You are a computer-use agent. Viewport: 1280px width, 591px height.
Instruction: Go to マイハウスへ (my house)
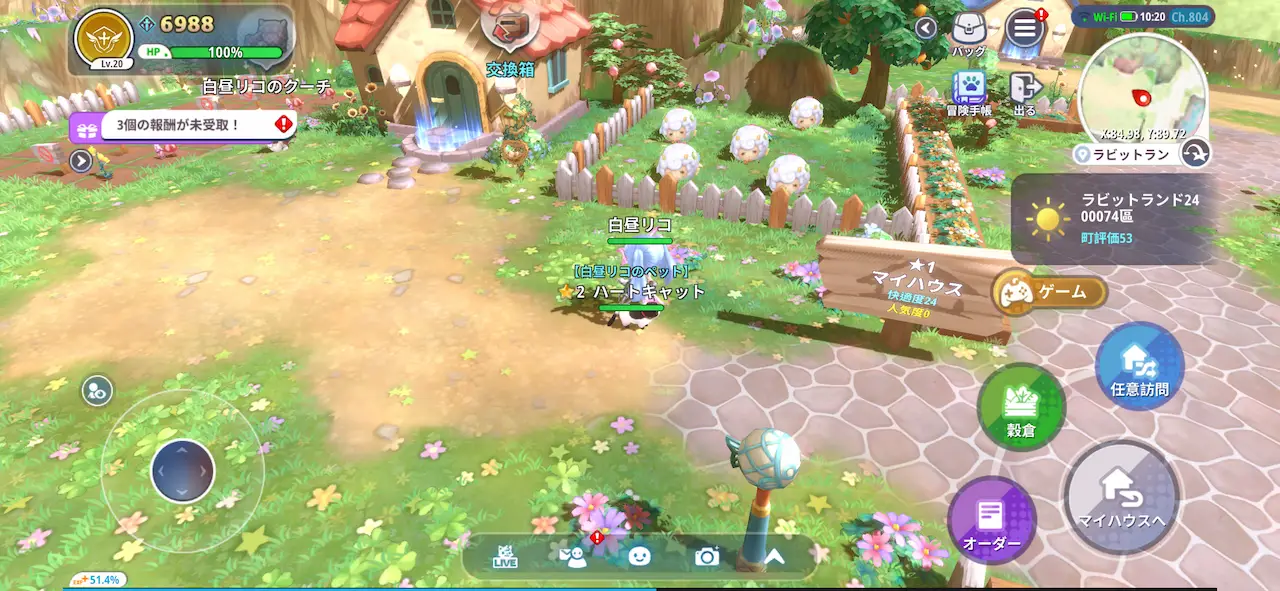pyautogui.click(x=1121, y=497)
